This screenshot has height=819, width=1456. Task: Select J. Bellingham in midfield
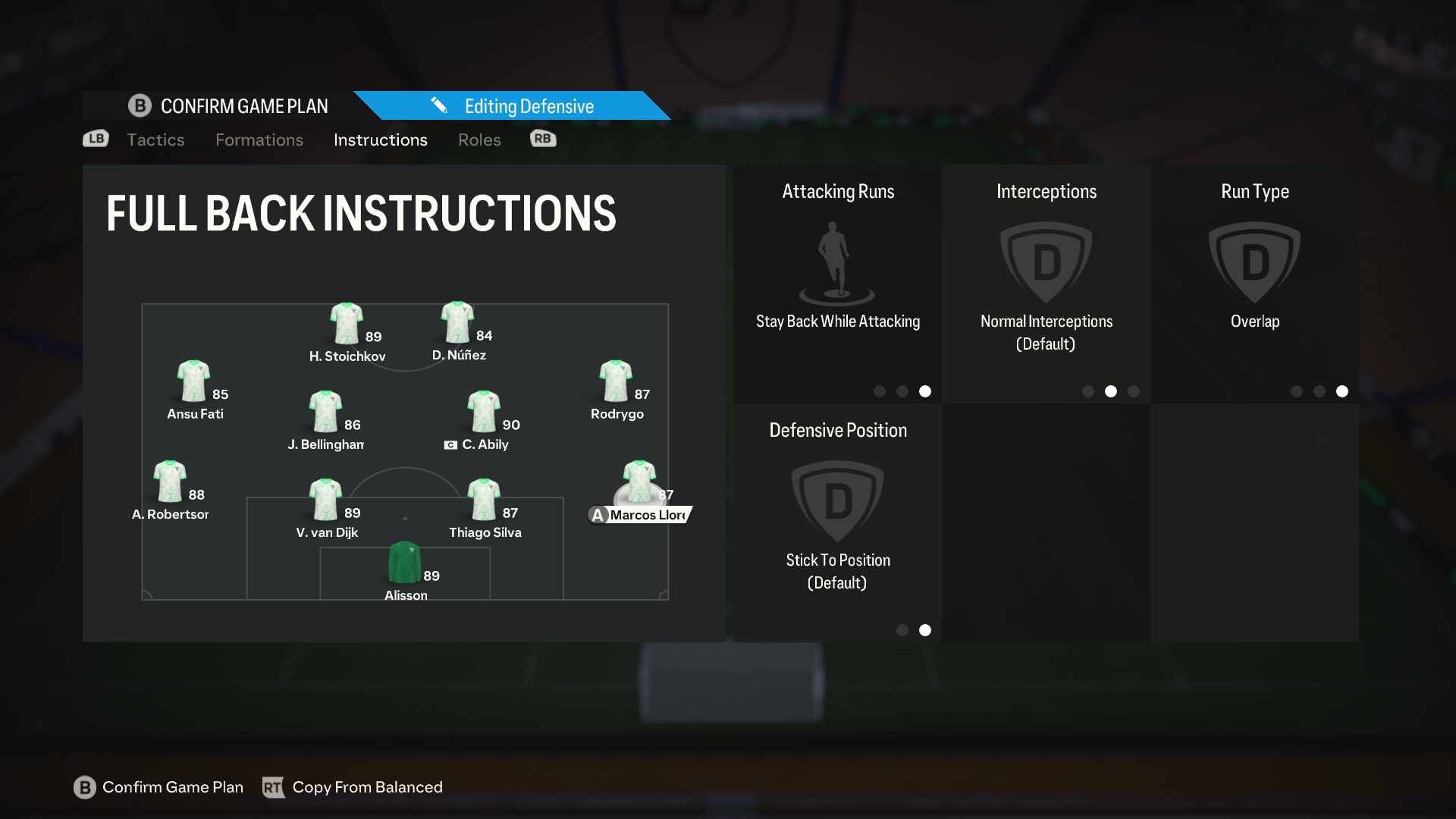coord(326,409)
